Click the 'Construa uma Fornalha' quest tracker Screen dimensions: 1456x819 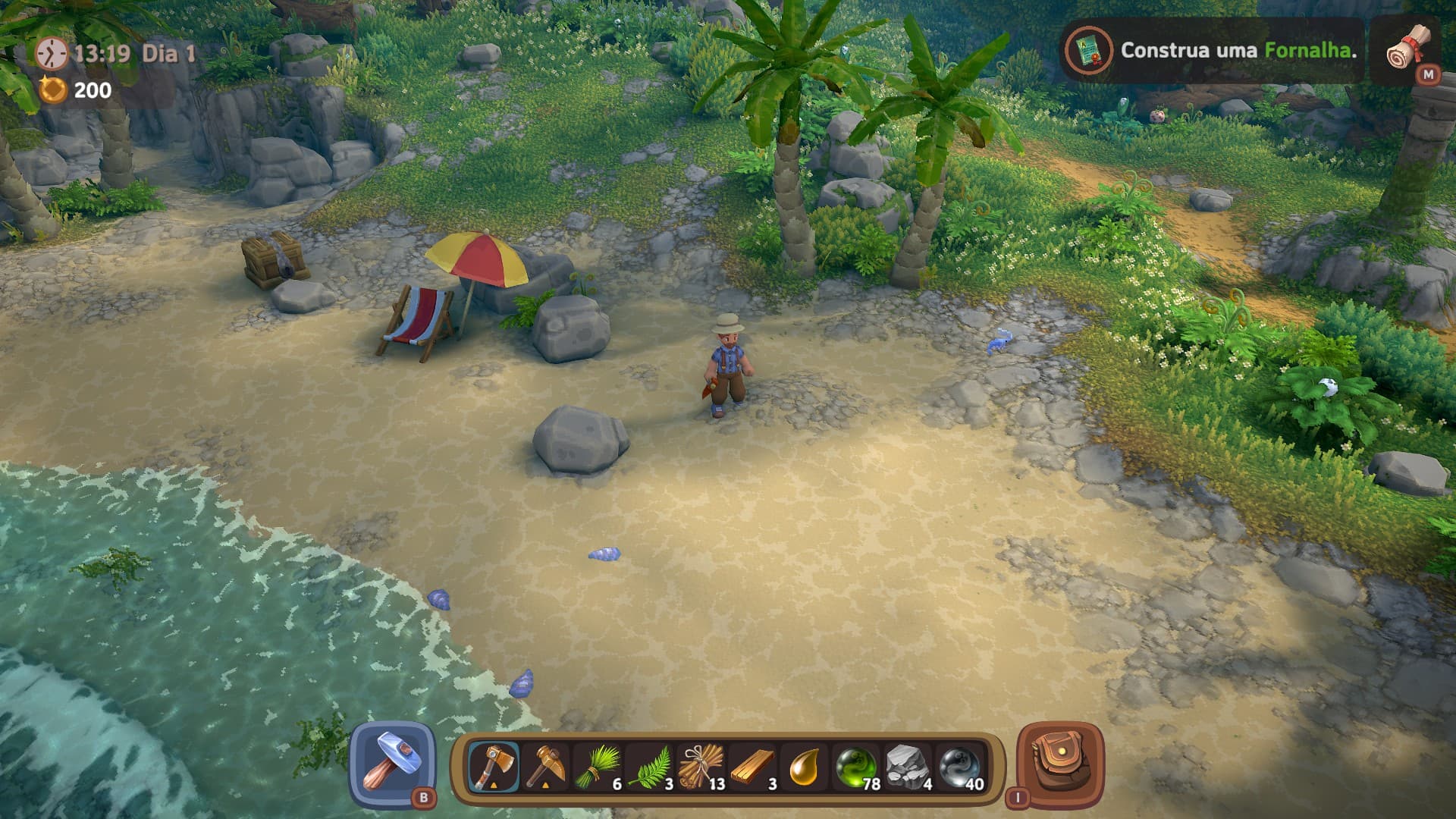1210,51
